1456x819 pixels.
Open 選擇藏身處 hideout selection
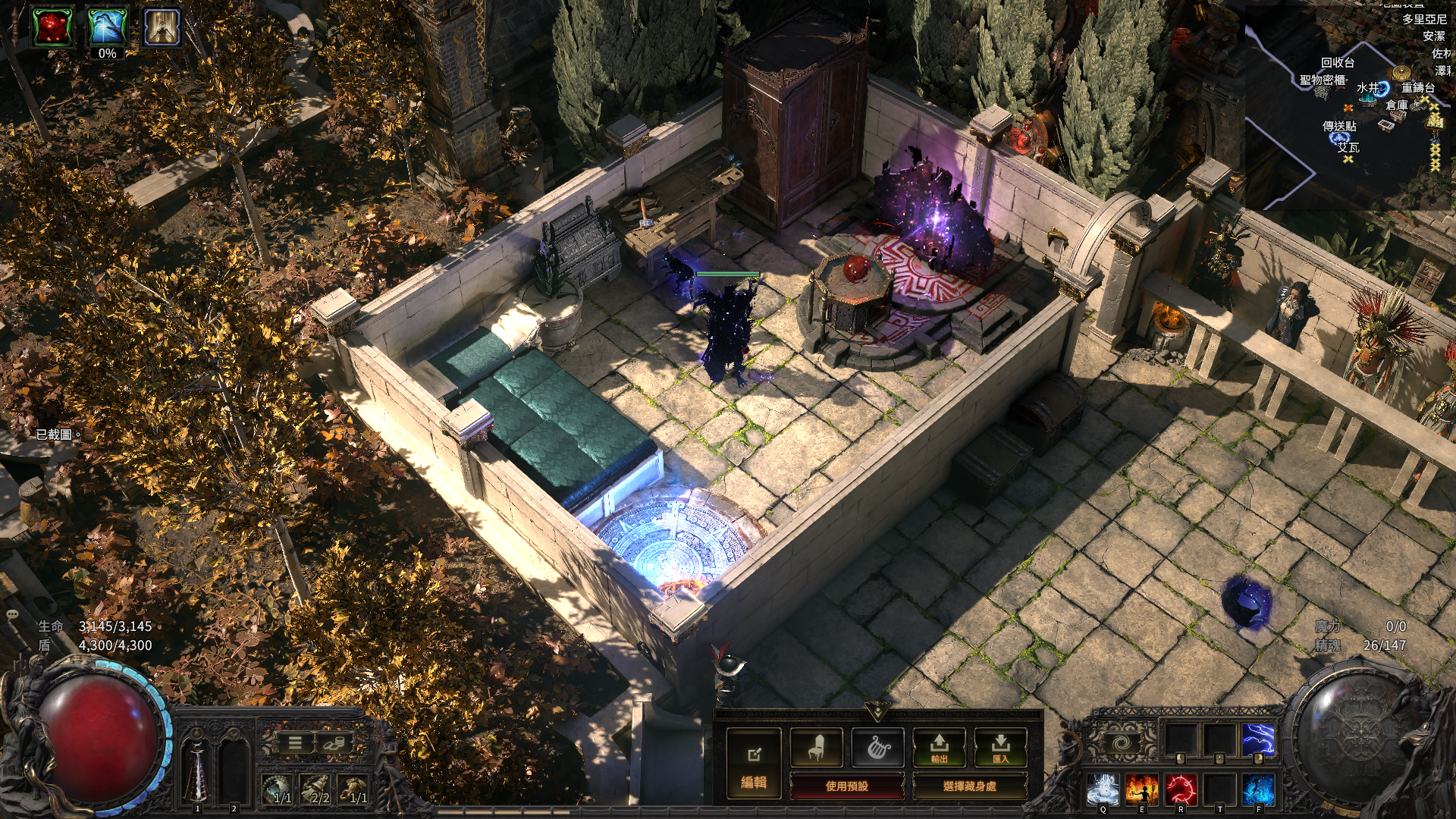tap(969, 786)
